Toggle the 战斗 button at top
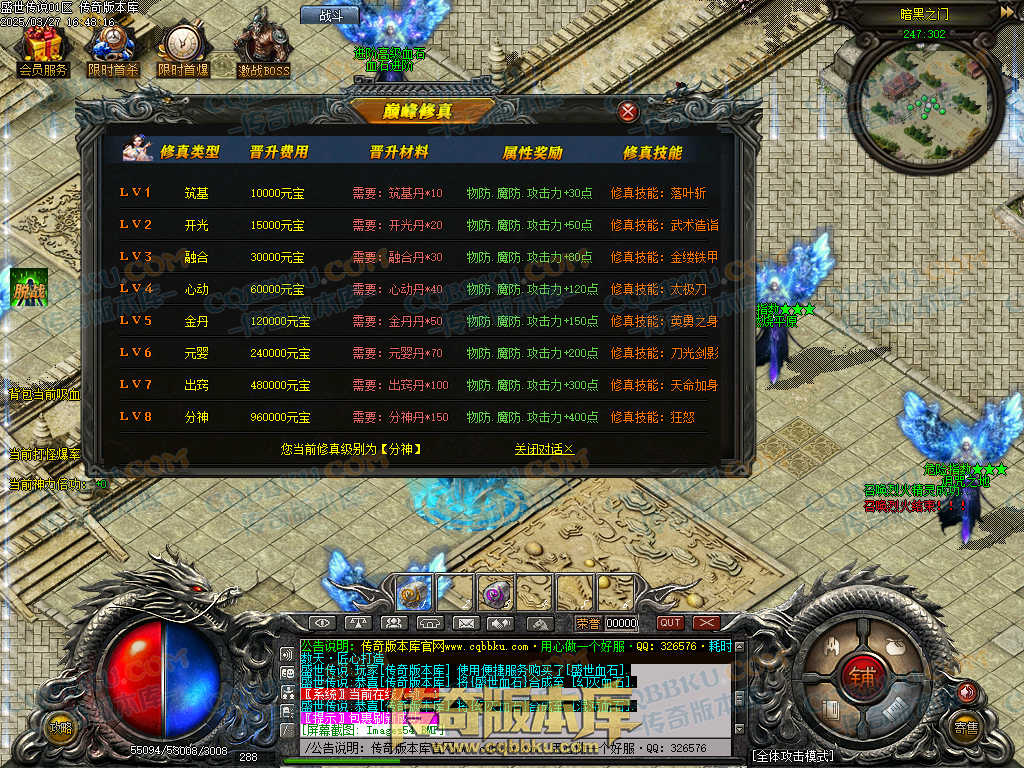Screen dimensions: 1024x768 tap(329, 15)
